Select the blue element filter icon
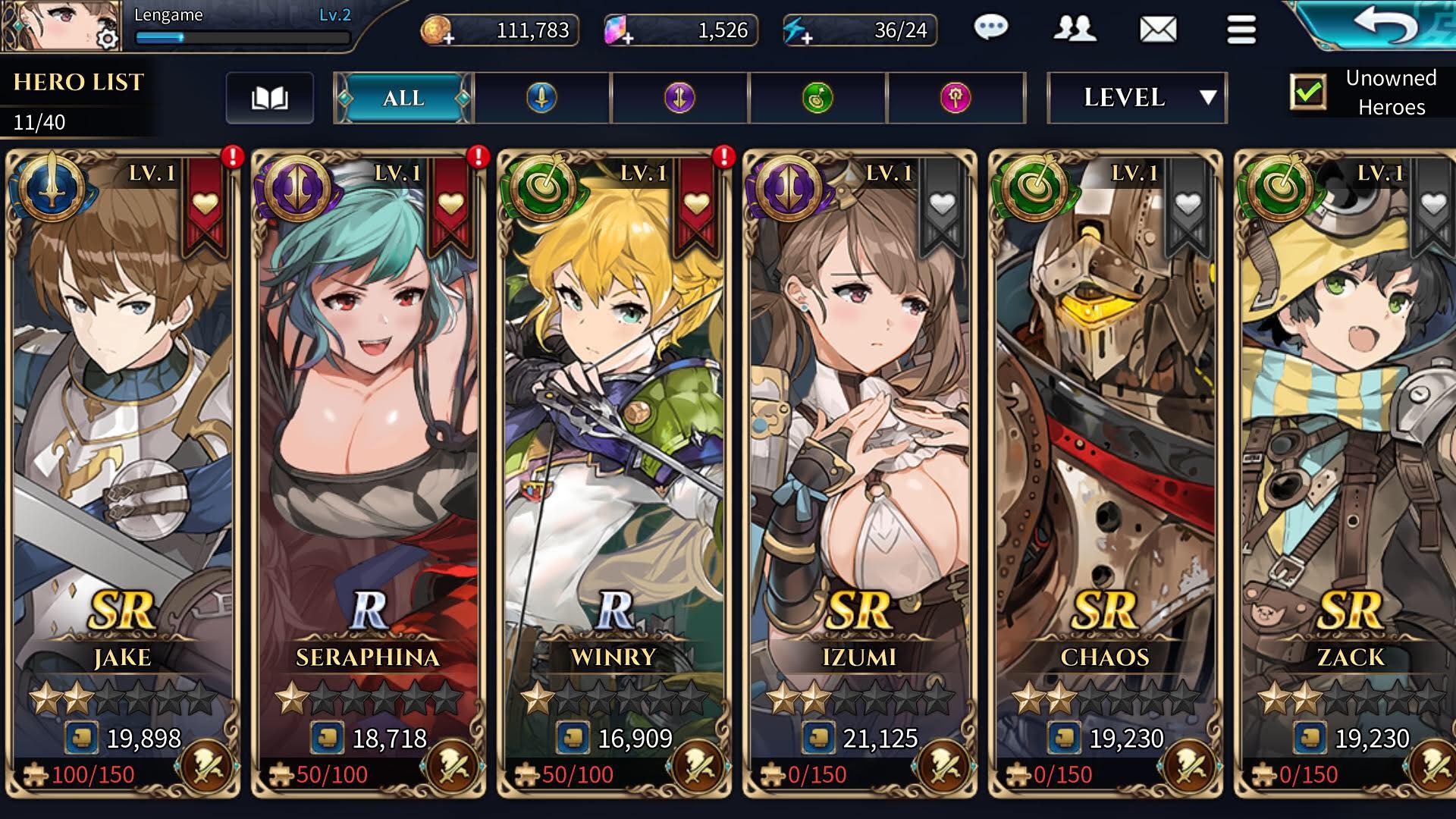 pos(541,97)
